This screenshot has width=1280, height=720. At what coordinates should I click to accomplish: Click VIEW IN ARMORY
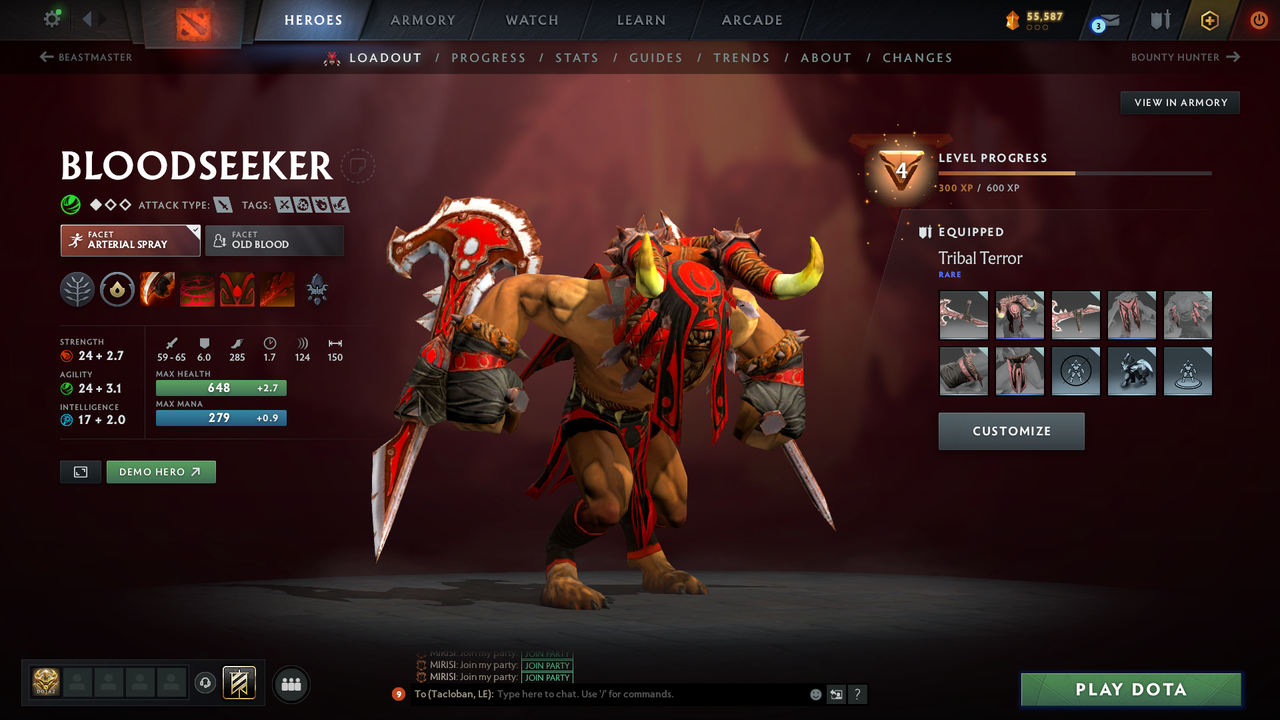(1179, 102)
